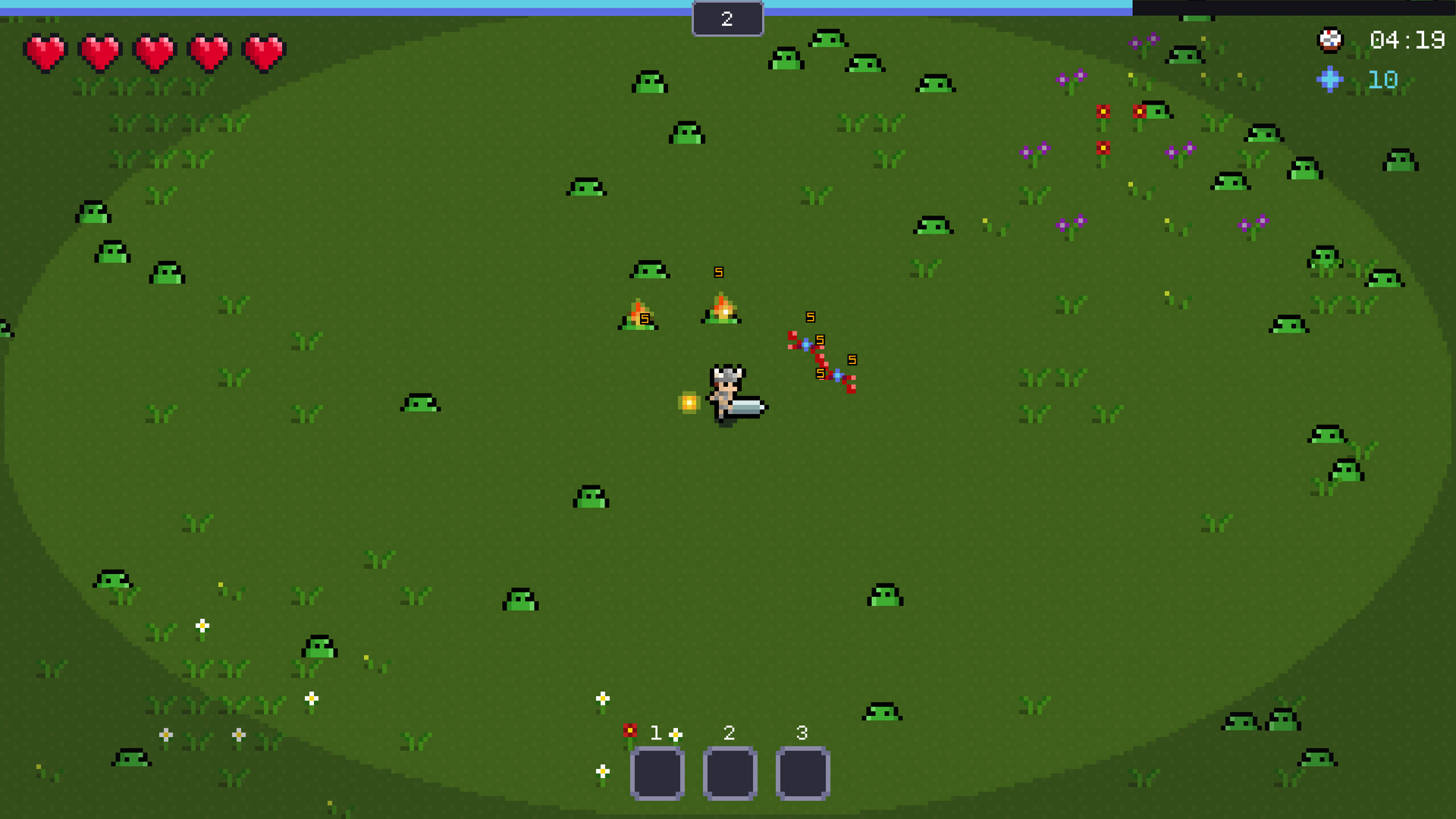Viewport: 1456px width, 819px height.
Task: Click the wave counter showing 2 at top
Action: pyautogui.click(x=727, y=19)
